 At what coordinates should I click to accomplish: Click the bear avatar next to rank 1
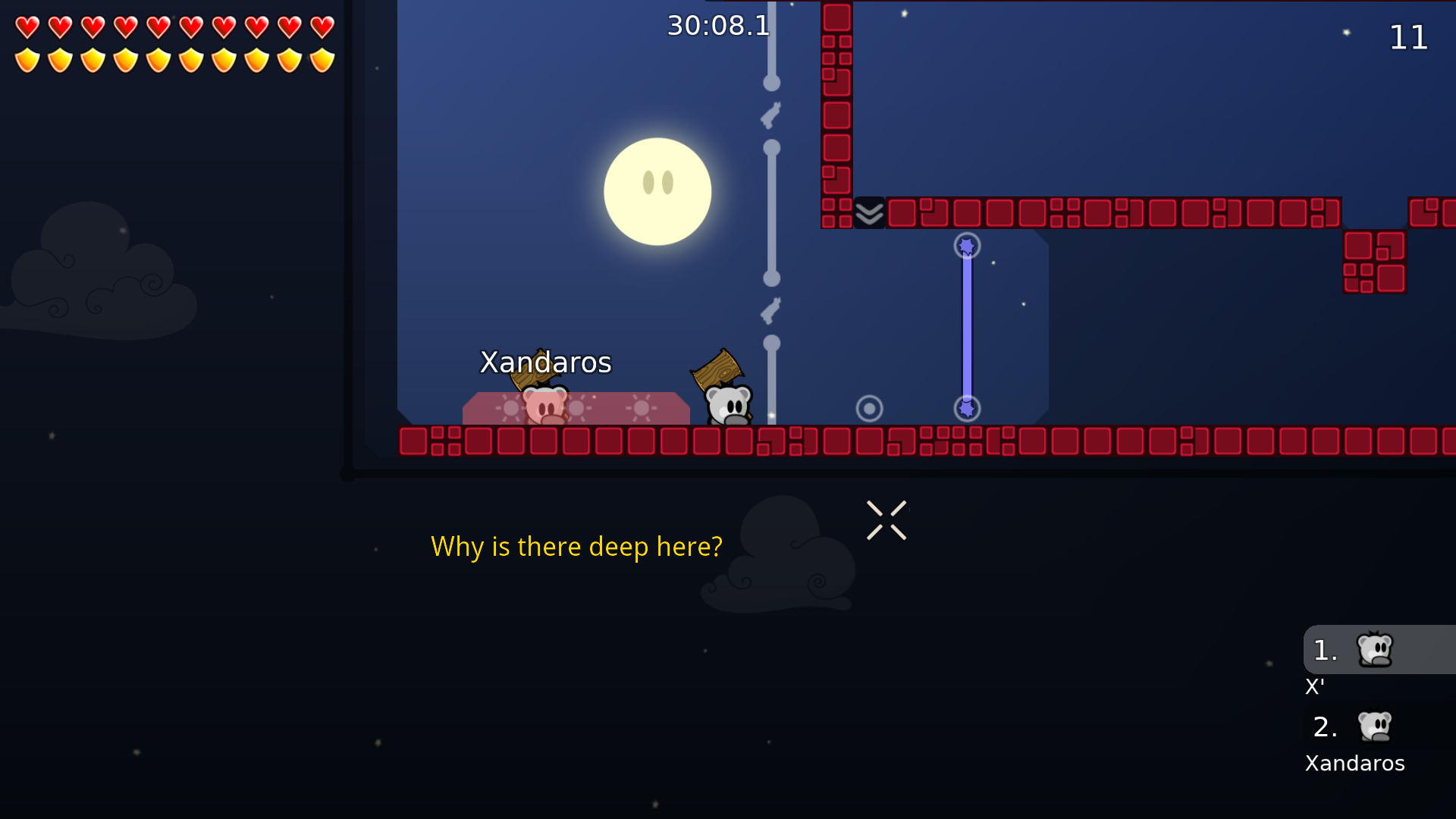tap(1376, 649)
